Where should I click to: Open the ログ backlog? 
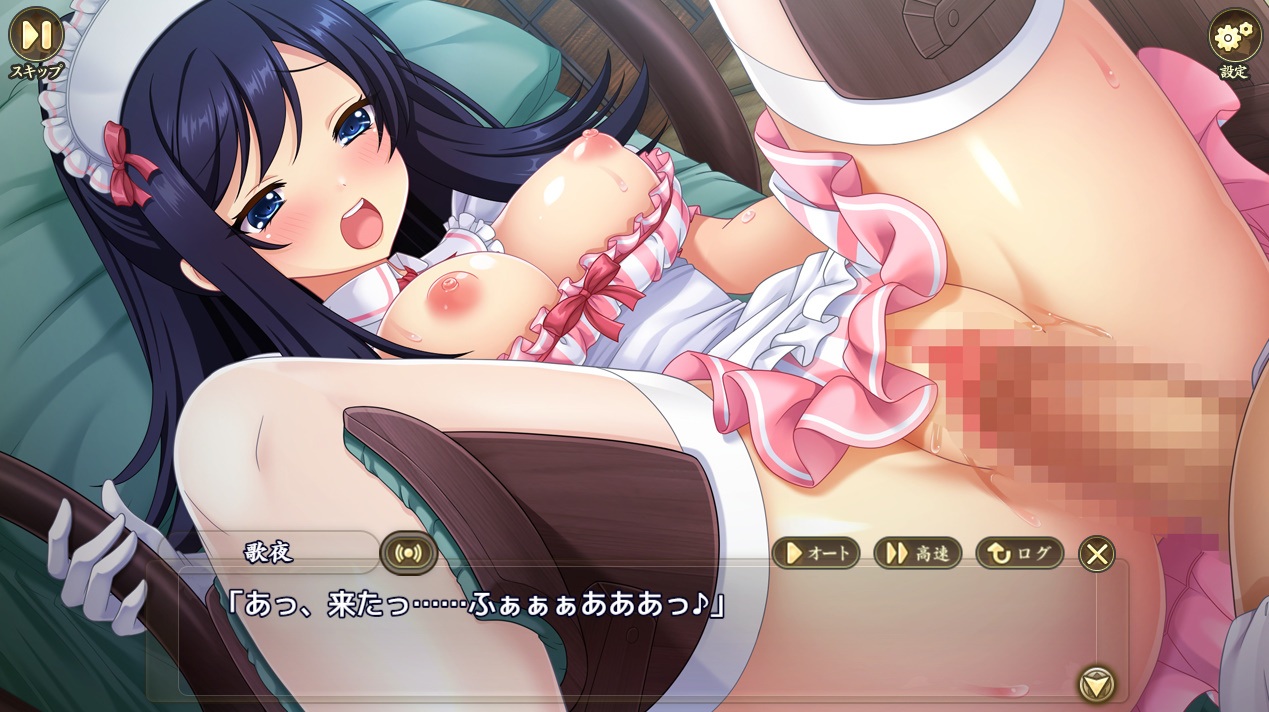[x=1020, y=553]
